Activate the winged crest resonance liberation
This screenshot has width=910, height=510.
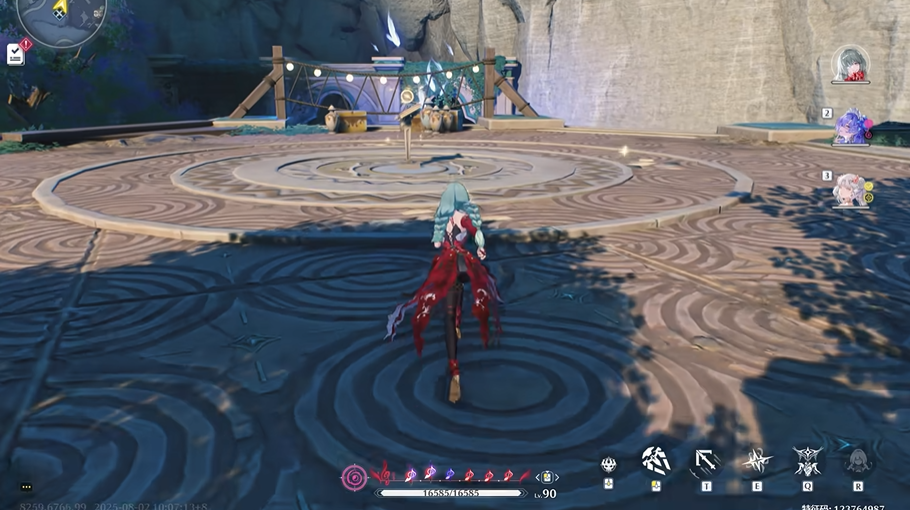click(807, 461)
